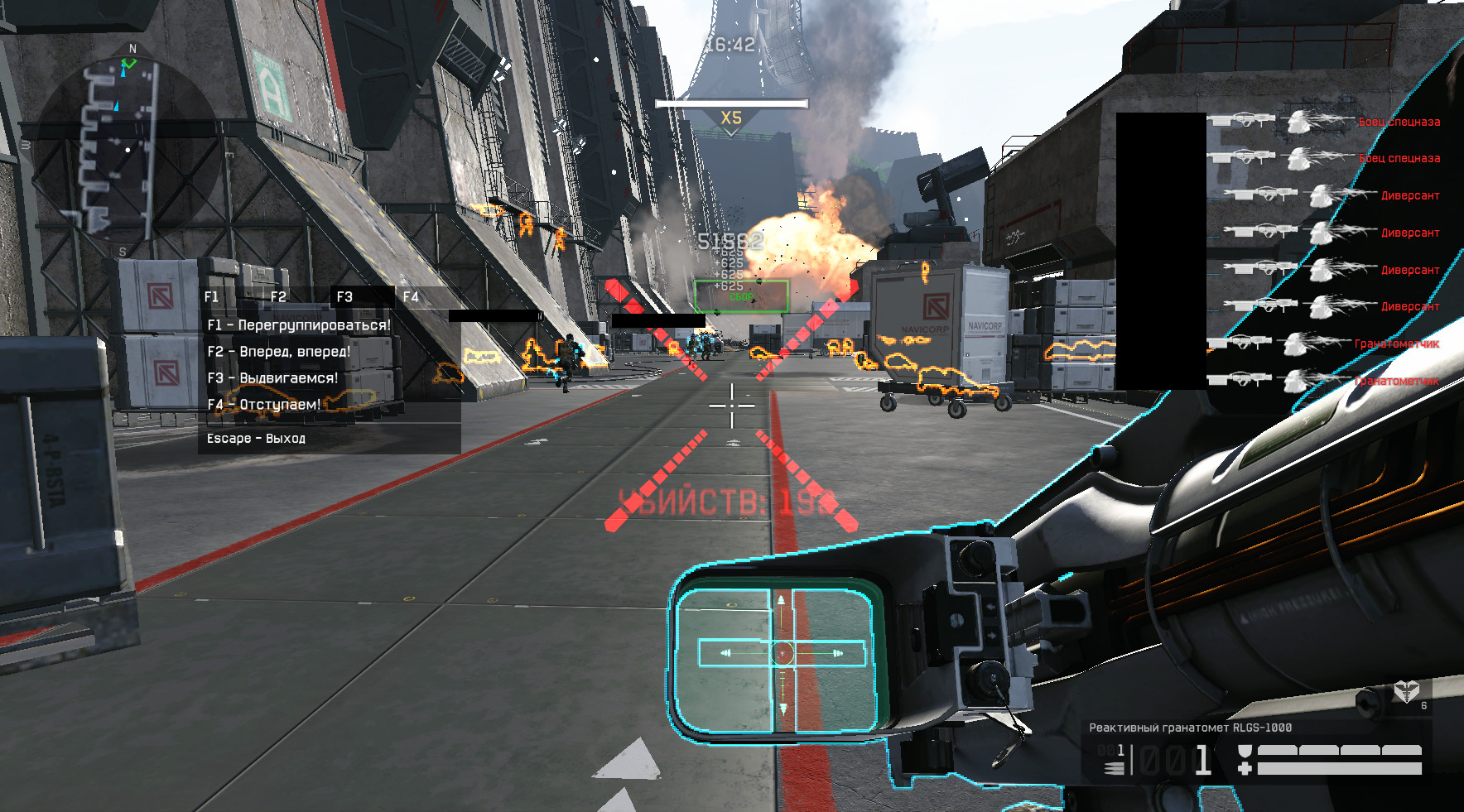The width and height of the screenshot is (1464, 812).
Task: Close the radio menu via "Выход"
Action: [x=256, y=439]
